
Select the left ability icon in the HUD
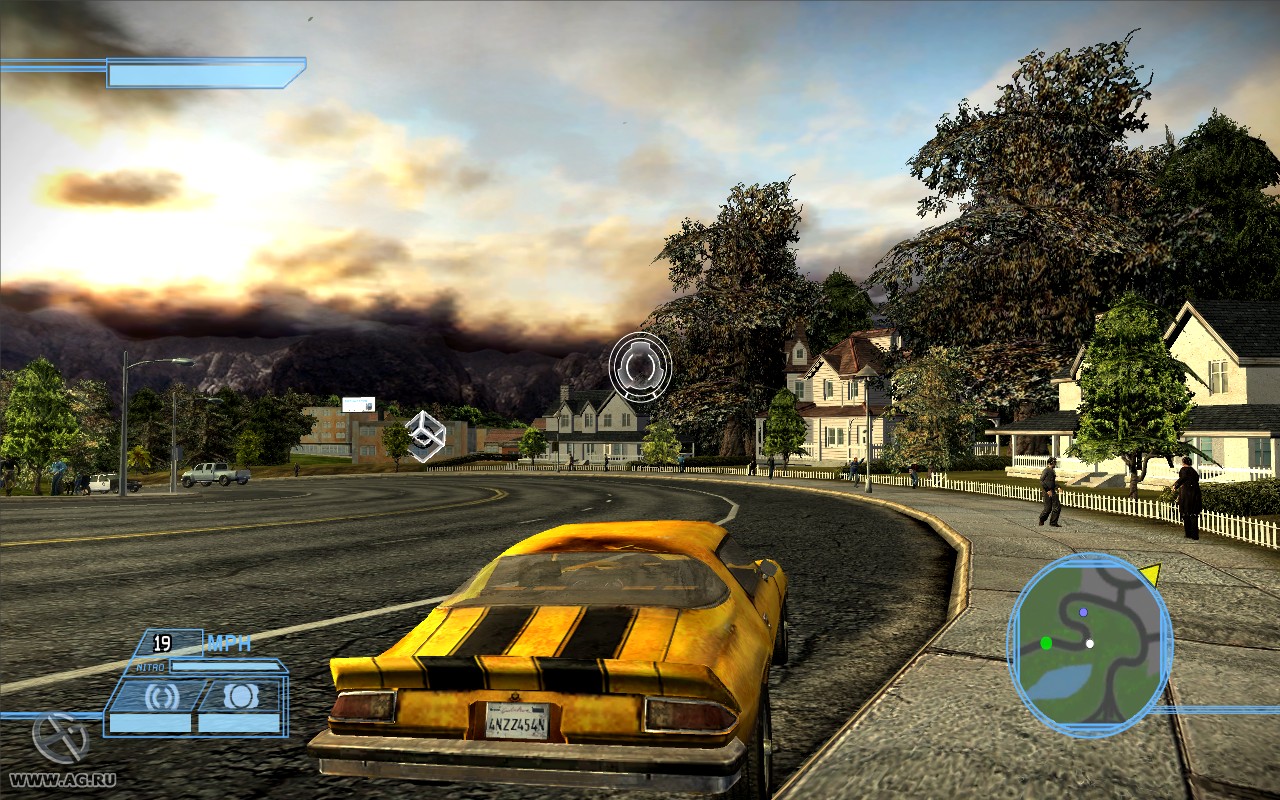pos(163,695)
